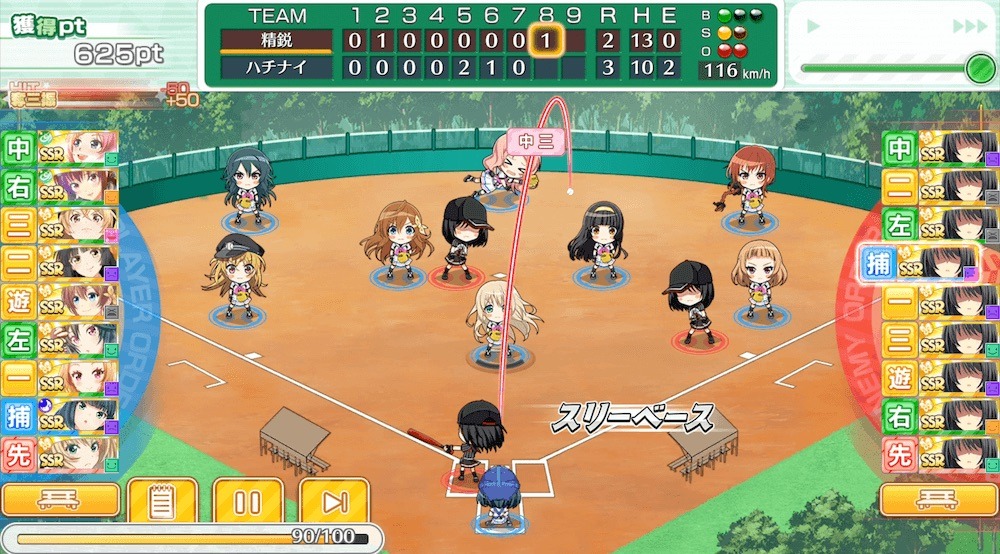1000x554 pixels.
Task: Choose the player lineup's 先 starting pitcher
Action: 60,455
